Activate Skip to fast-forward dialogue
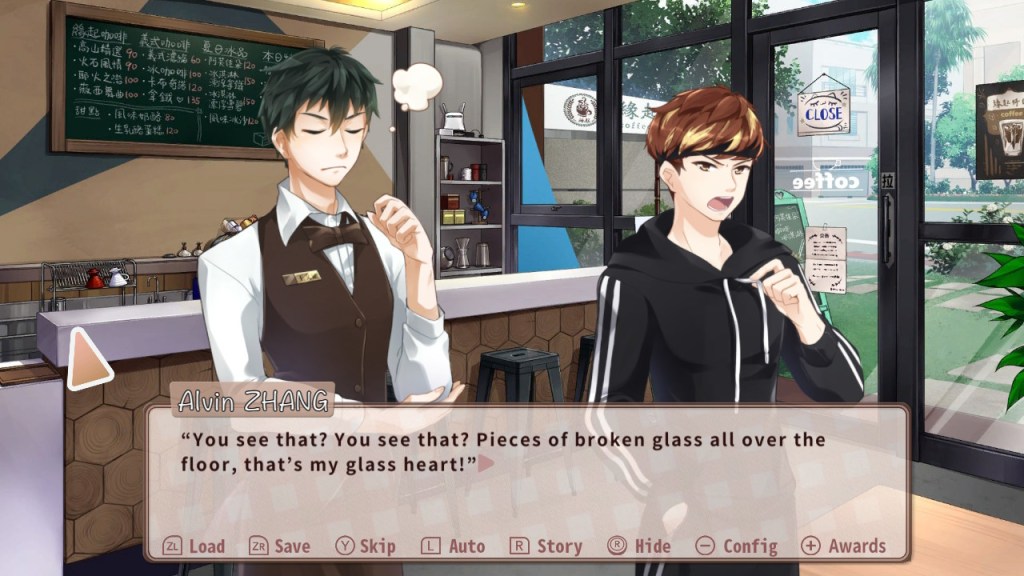This screenshot has height=576, width=1024. (366, 546)
